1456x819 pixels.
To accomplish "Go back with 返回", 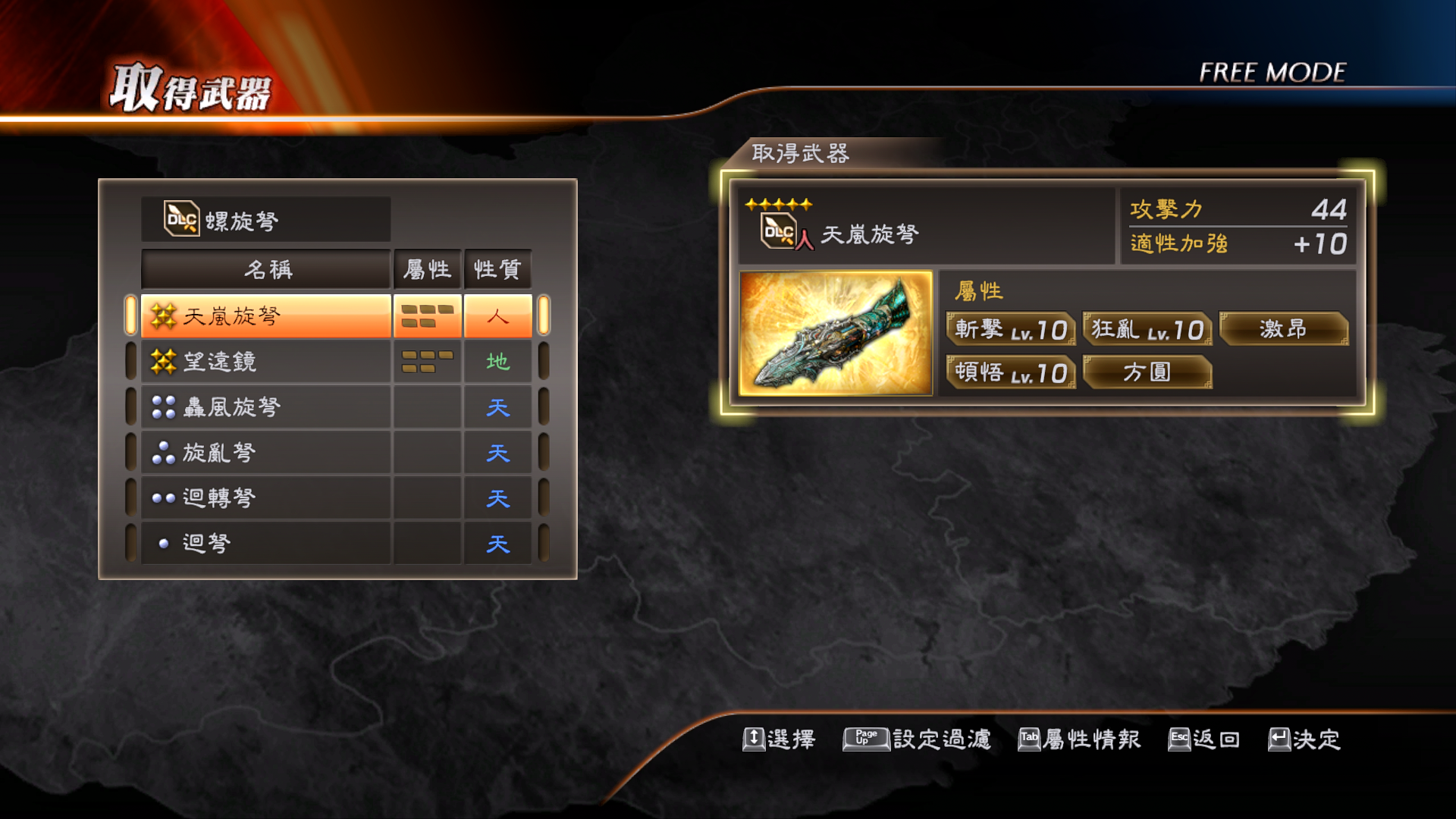I will pyautogui.click(x=1203, y=739).
